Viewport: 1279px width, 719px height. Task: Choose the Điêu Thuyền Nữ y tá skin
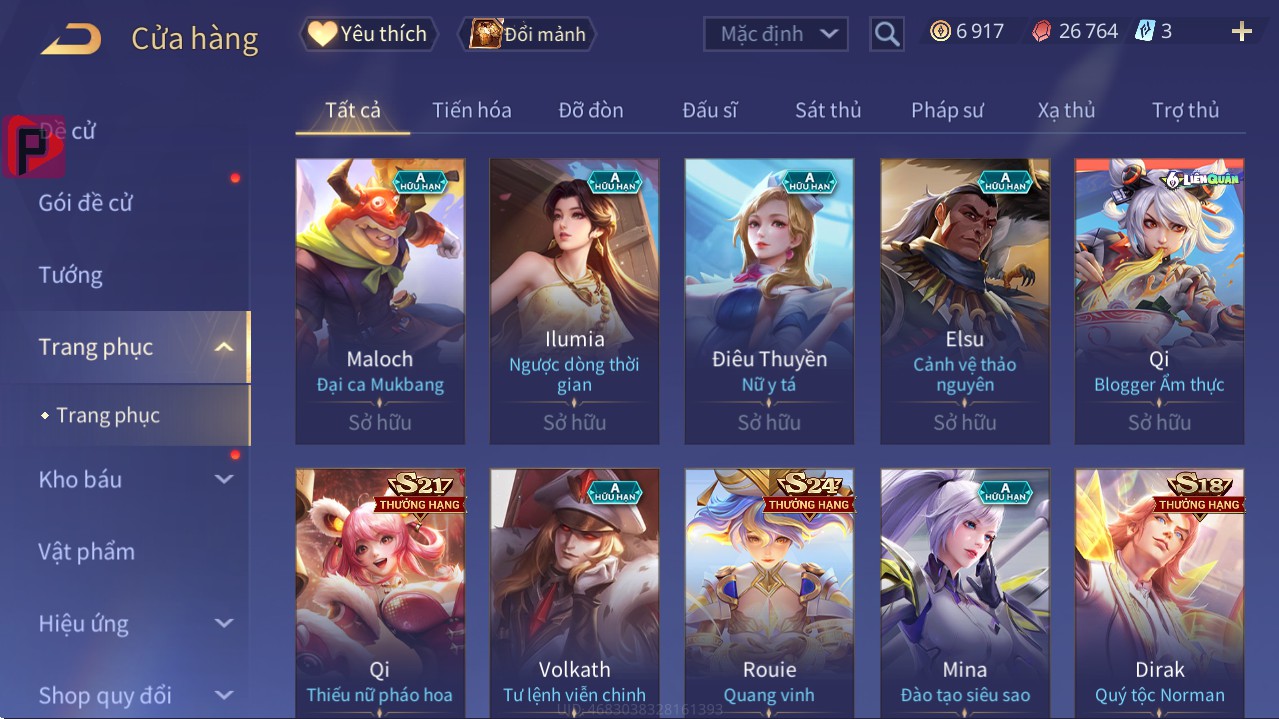click(769, 300)
